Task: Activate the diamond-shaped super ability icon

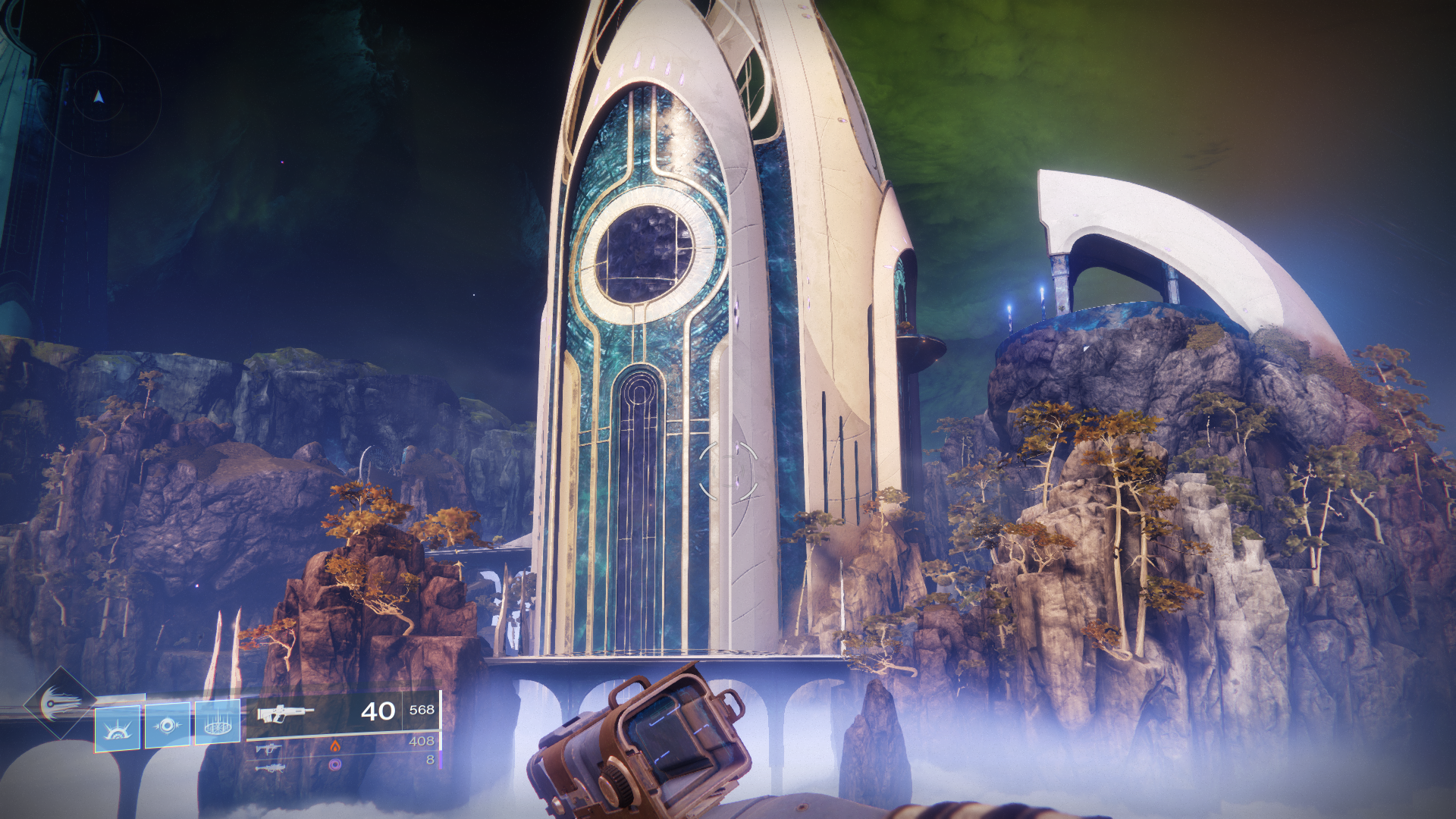Action: [59, 703]
